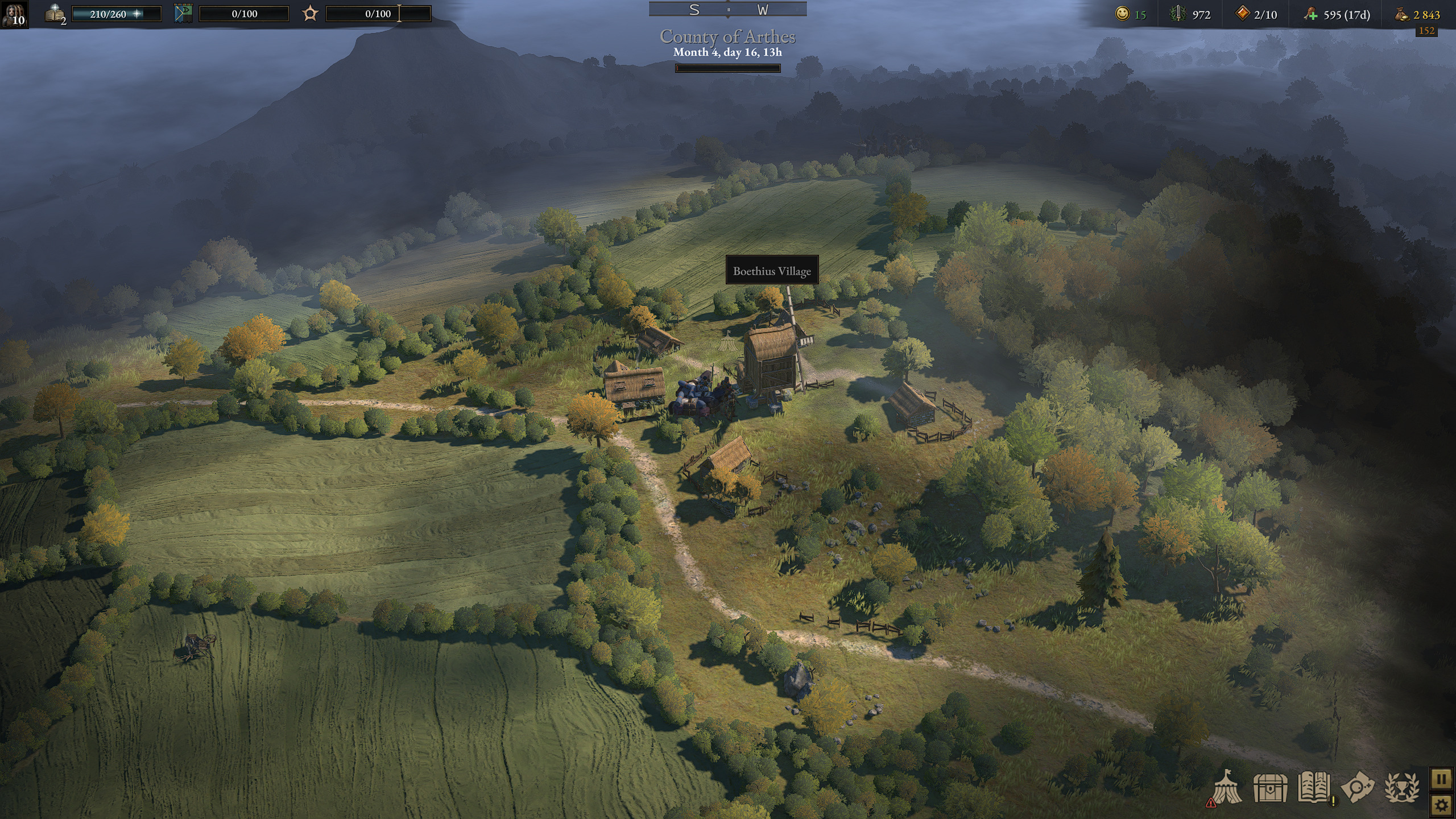1456x819 pixels.
Task: Select the blue and green banner icon
Action: point(183,14)
